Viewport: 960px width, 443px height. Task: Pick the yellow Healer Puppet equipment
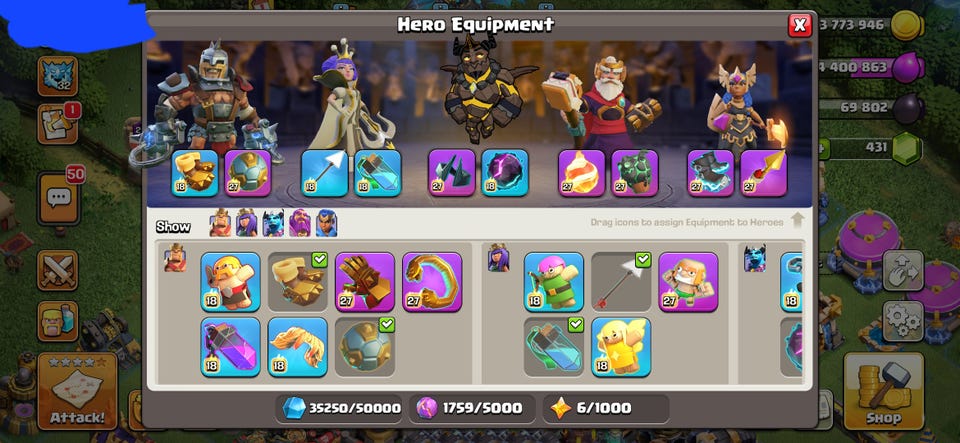620,346
